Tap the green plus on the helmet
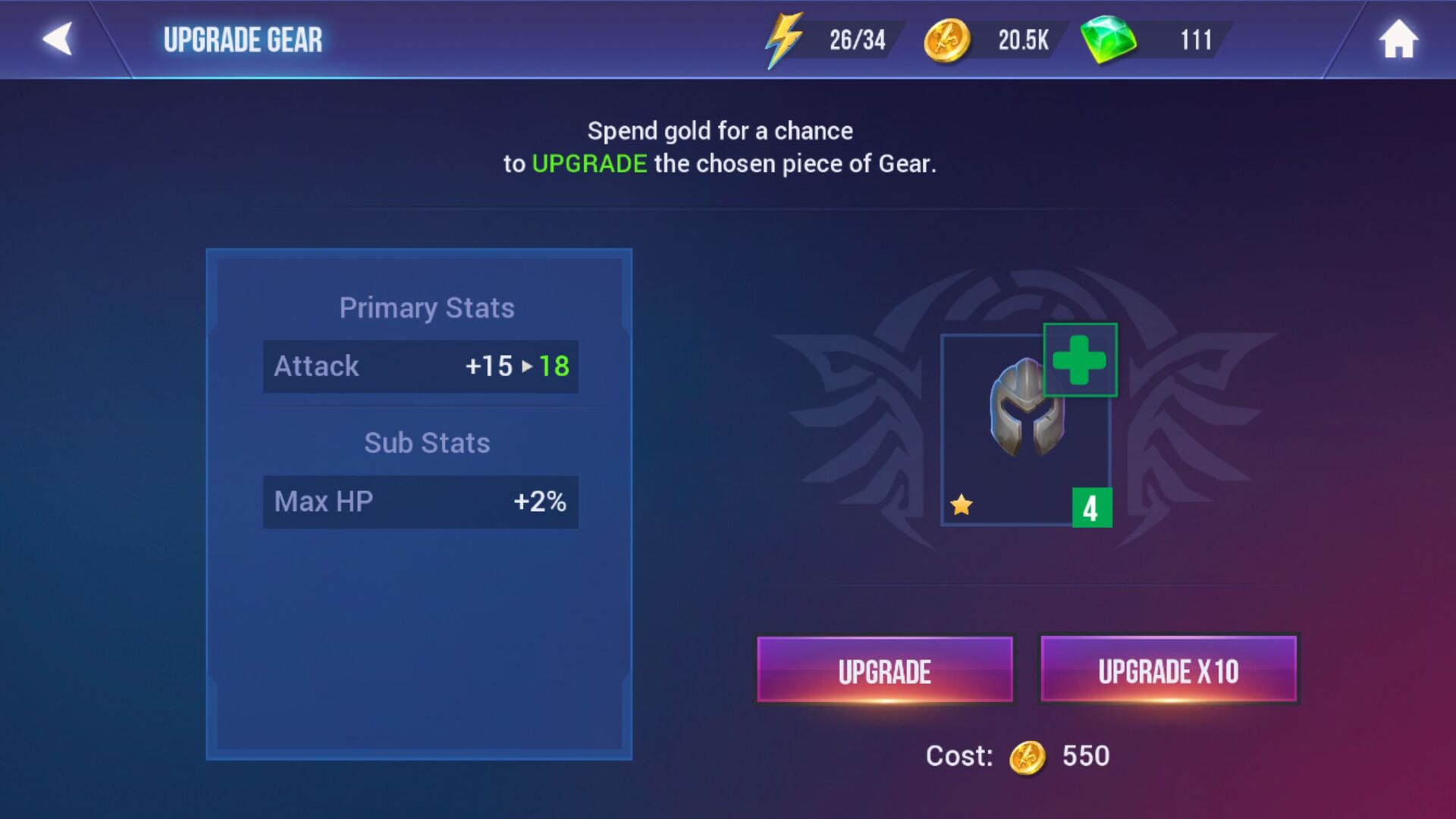1456x819 pixels. (x=1080, y=360)
